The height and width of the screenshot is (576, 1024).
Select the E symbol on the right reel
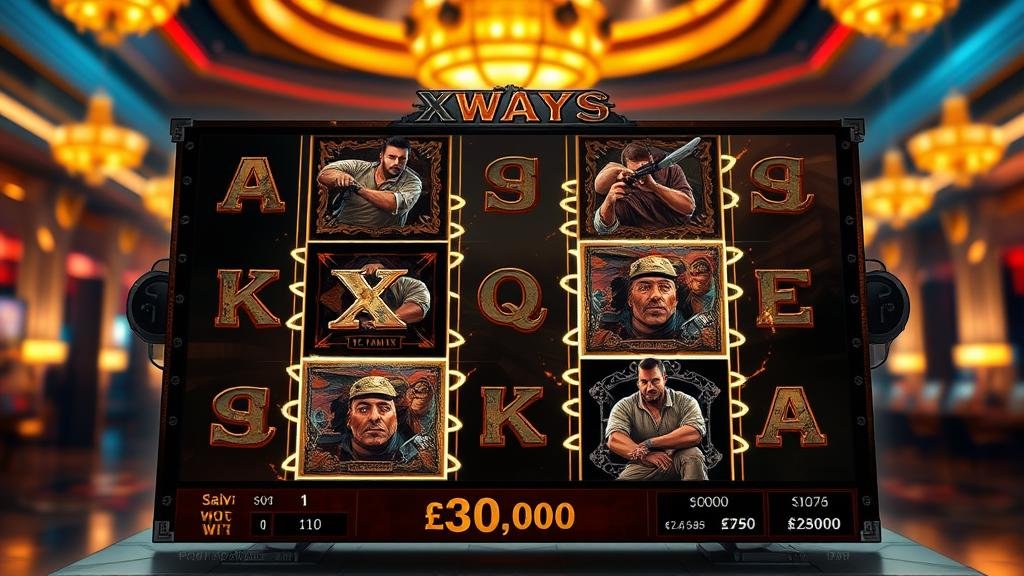pyautogui.click(x=784, y=298)
